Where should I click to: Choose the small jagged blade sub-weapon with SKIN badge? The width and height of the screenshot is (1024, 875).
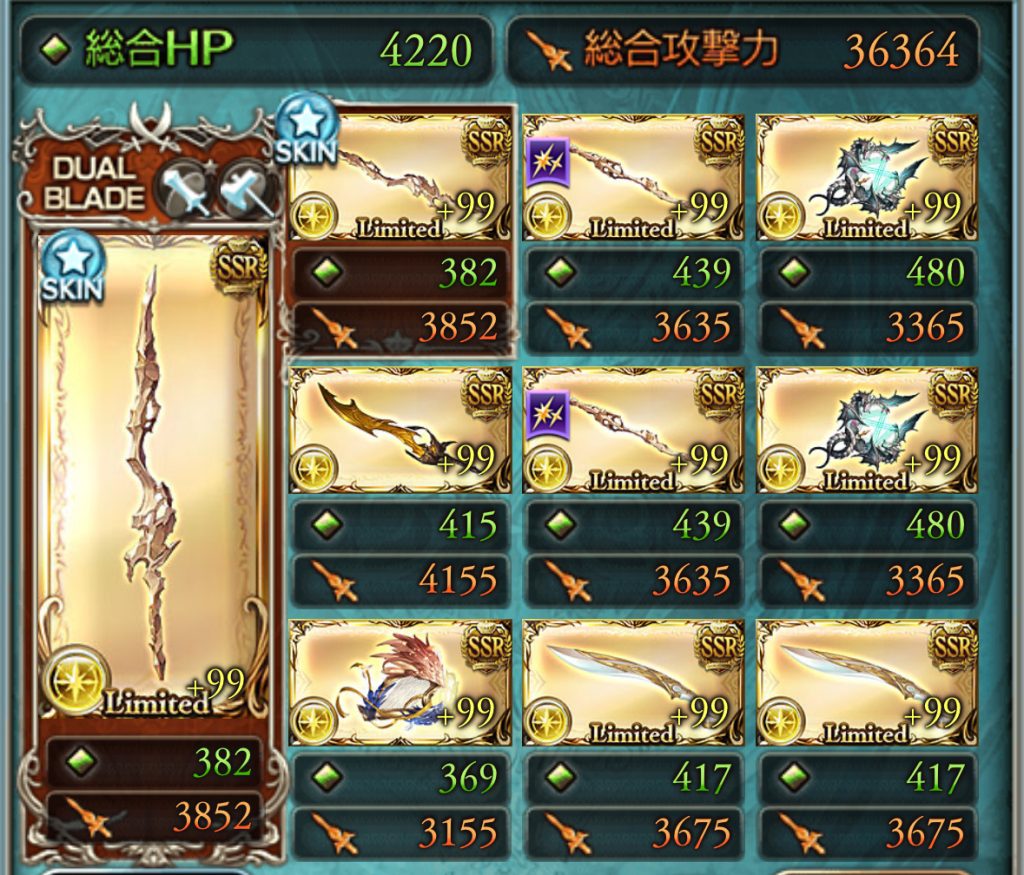click(x=399, y=177)
